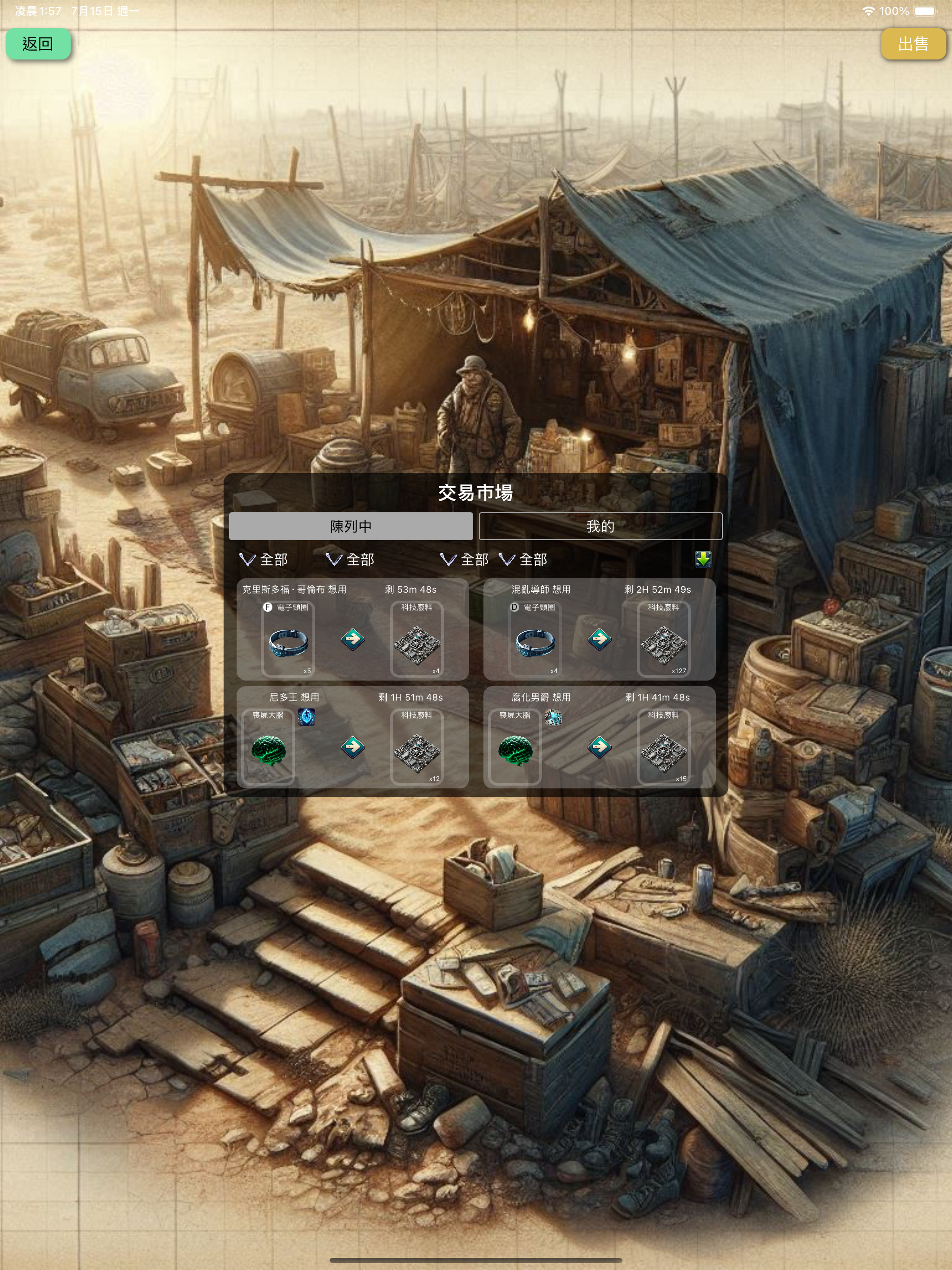952x1270 pixels.
Task: Switch to the 陳列中 tab
Action: tap(351, 526)
